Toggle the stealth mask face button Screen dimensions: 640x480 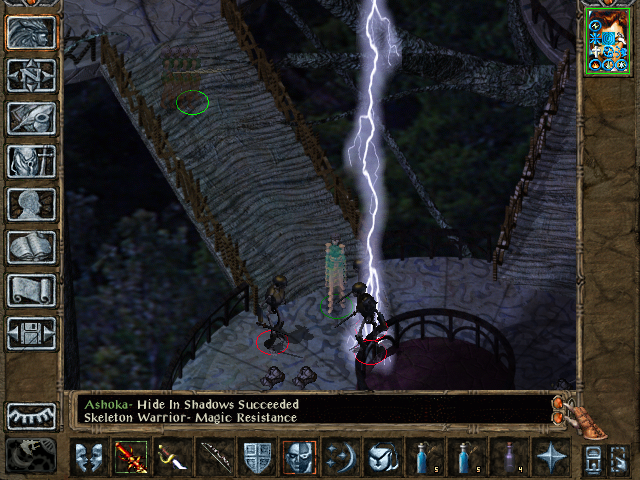click(299, 458)
